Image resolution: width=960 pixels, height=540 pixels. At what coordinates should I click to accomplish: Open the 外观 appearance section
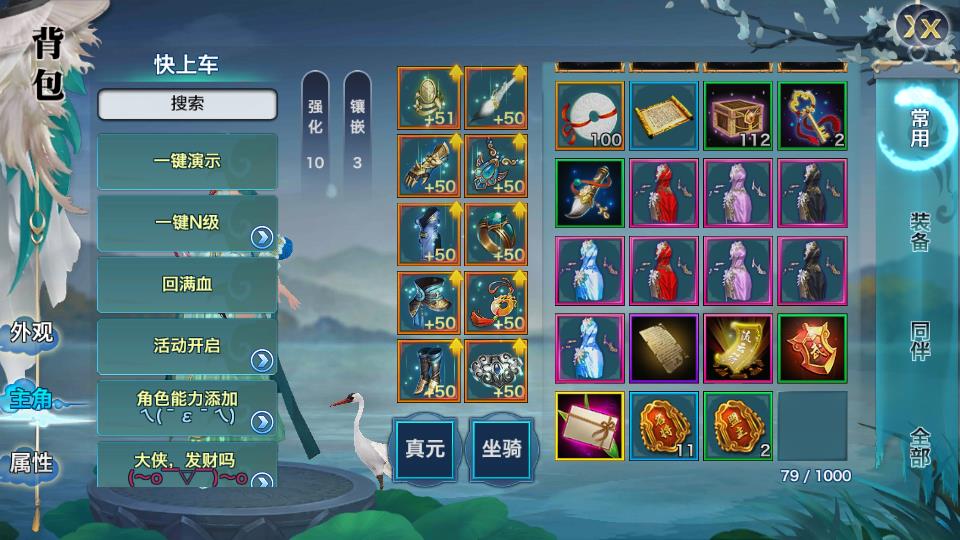tap(31, 333)
